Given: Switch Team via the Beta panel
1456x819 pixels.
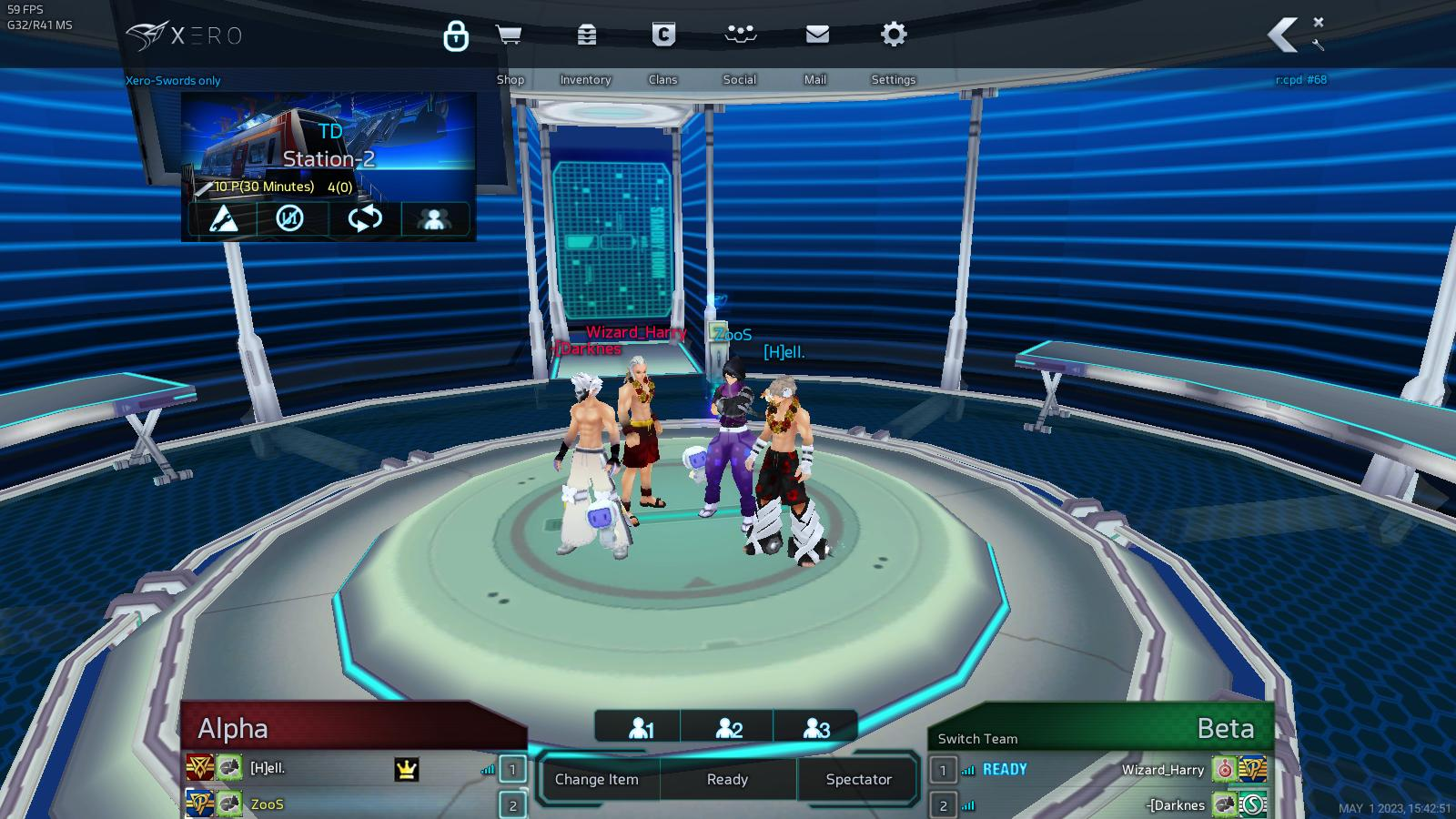Looking at the screenshot, I should [x=977, y=739].
